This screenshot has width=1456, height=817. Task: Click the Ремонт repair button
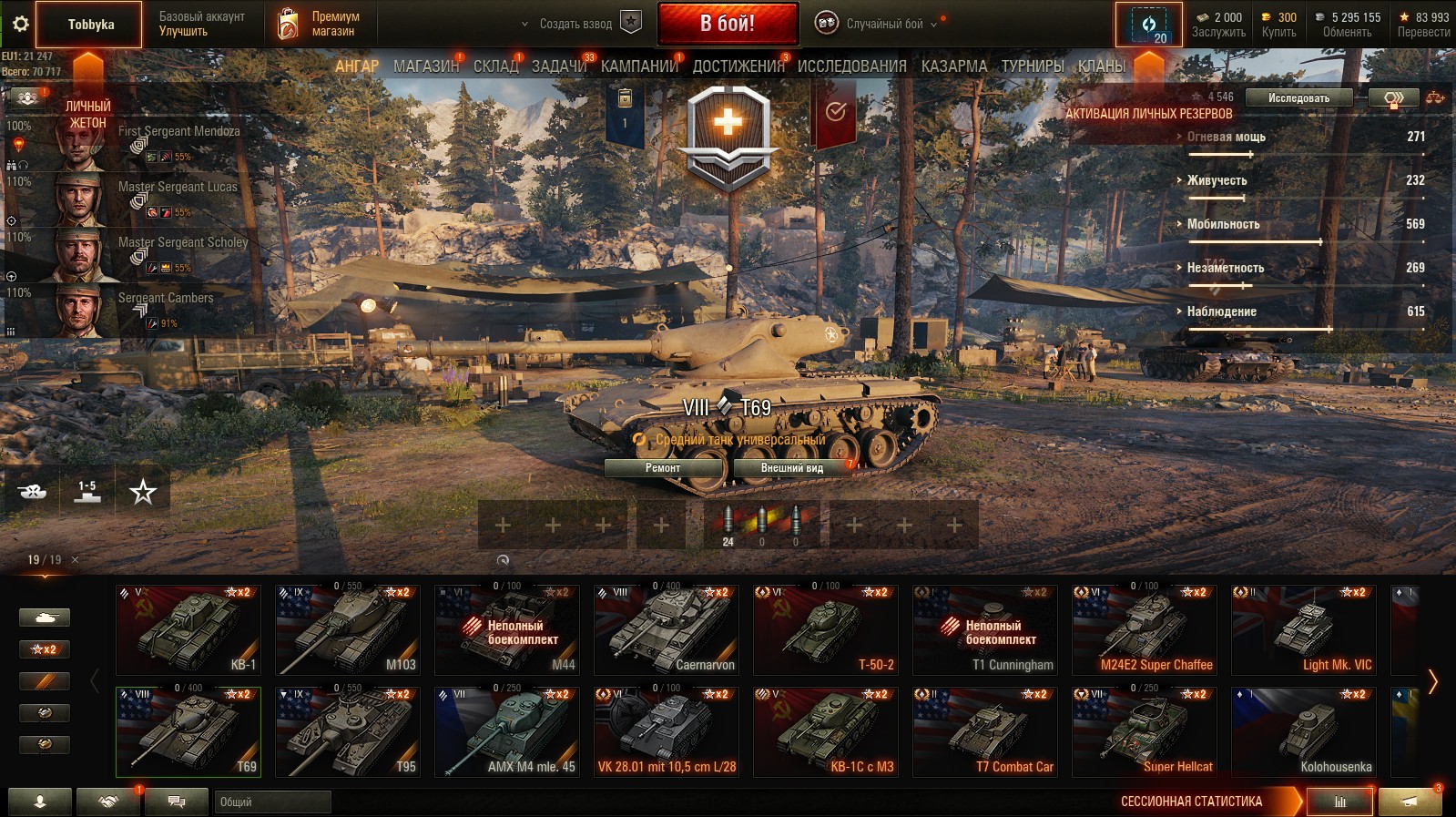[x=663, y=468]
